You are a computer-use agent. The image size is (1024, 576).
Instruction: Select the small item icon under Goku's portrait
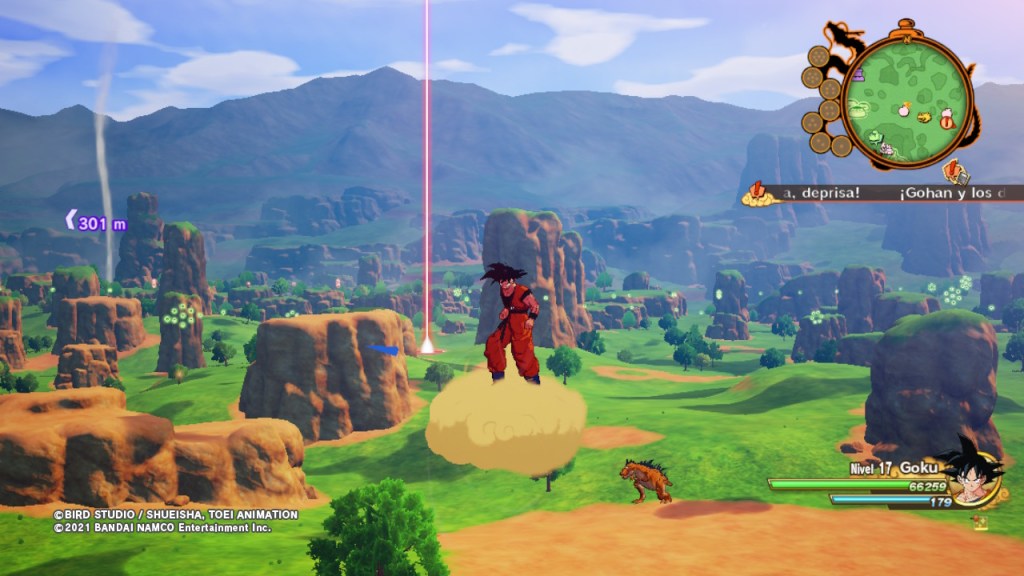pos(982,520)
